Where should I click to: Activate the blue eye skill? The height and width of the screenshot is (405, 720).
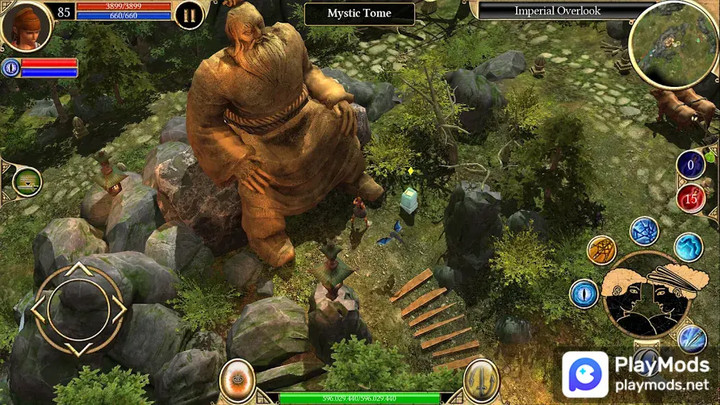(584, 294)
